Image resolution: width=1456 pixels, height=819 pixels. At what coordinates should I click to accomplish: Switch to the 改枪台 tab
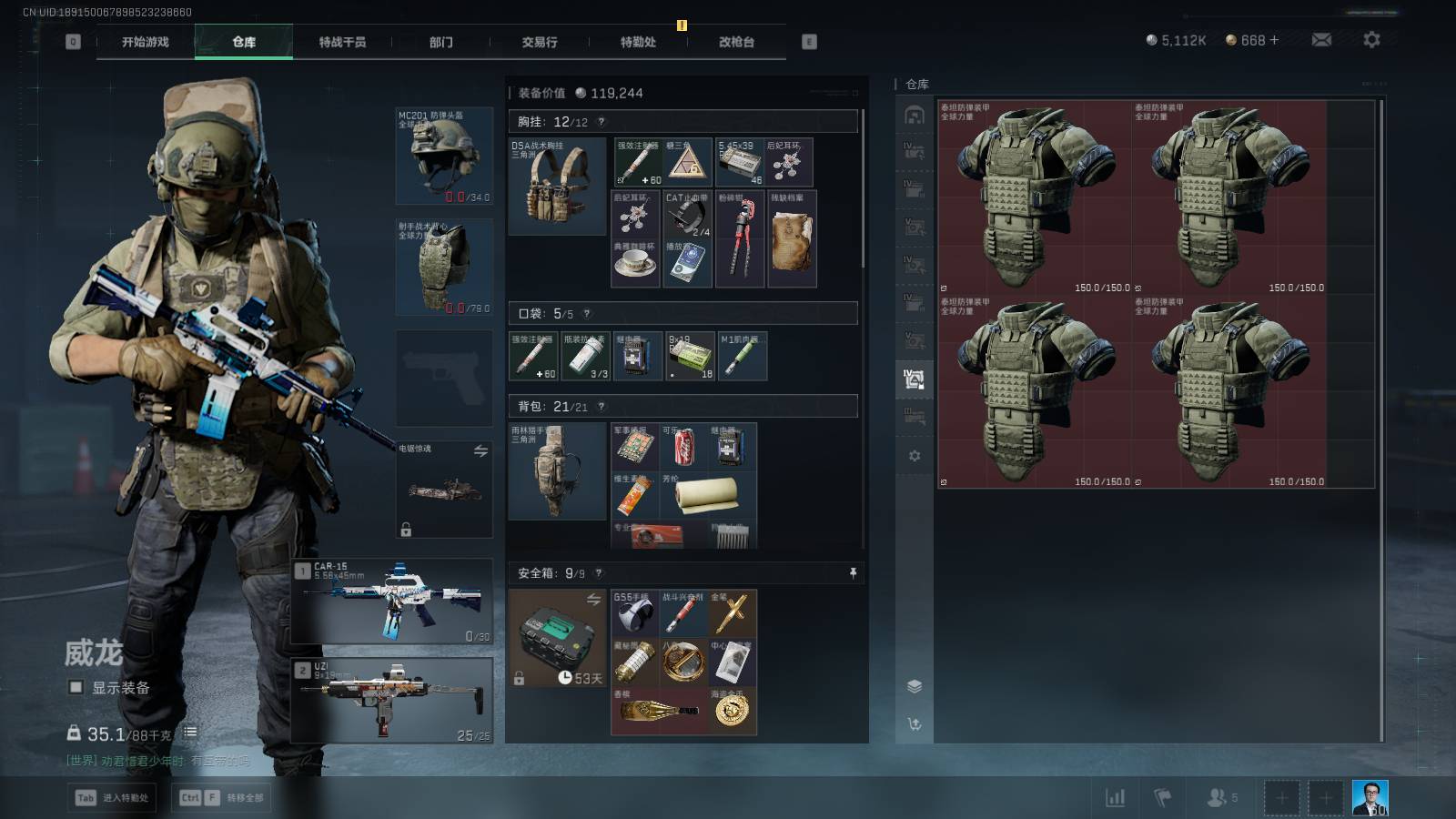click(736, 42)
